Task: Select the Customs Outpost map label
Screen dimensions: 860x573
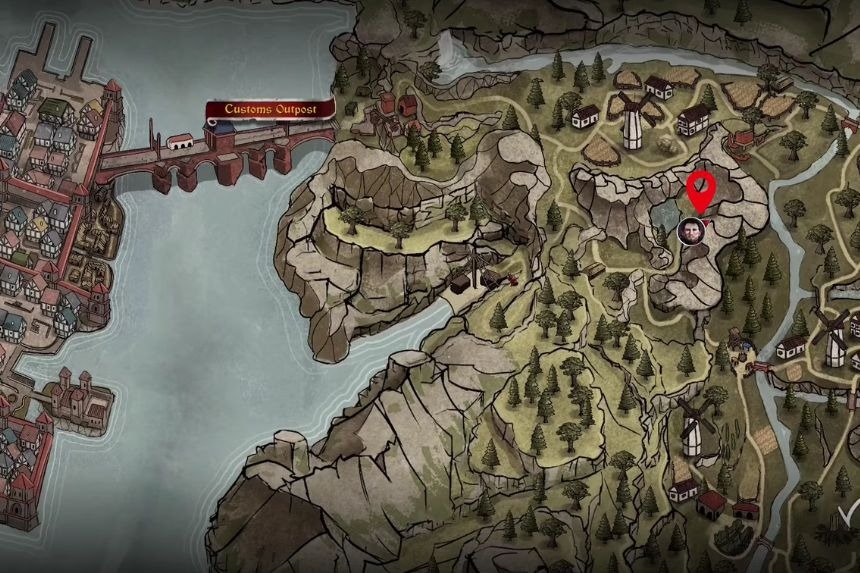Action: [x=270, y=109]
